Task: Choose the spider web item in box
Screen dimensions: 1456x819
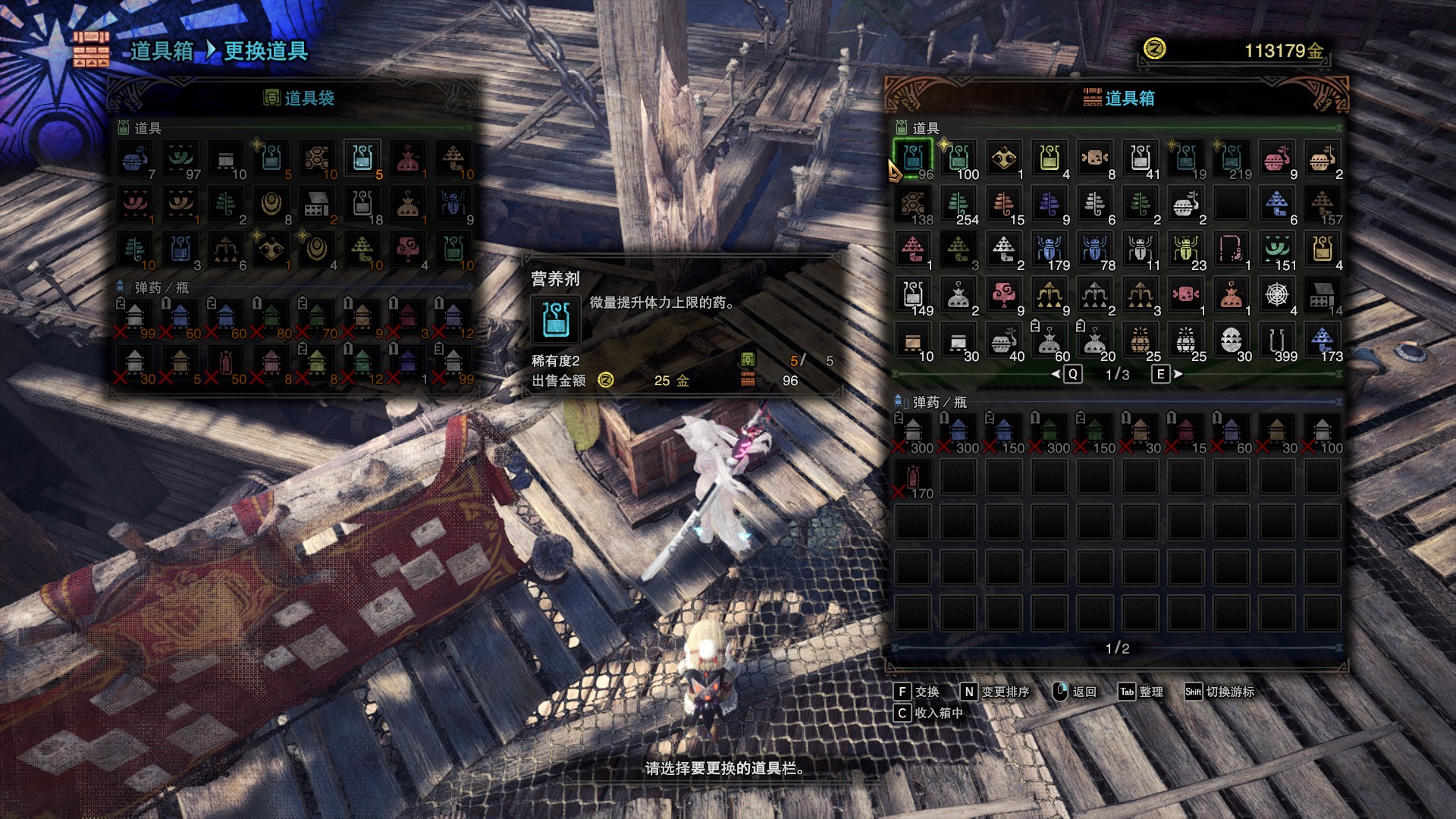Action: (x=1277, y=296)
